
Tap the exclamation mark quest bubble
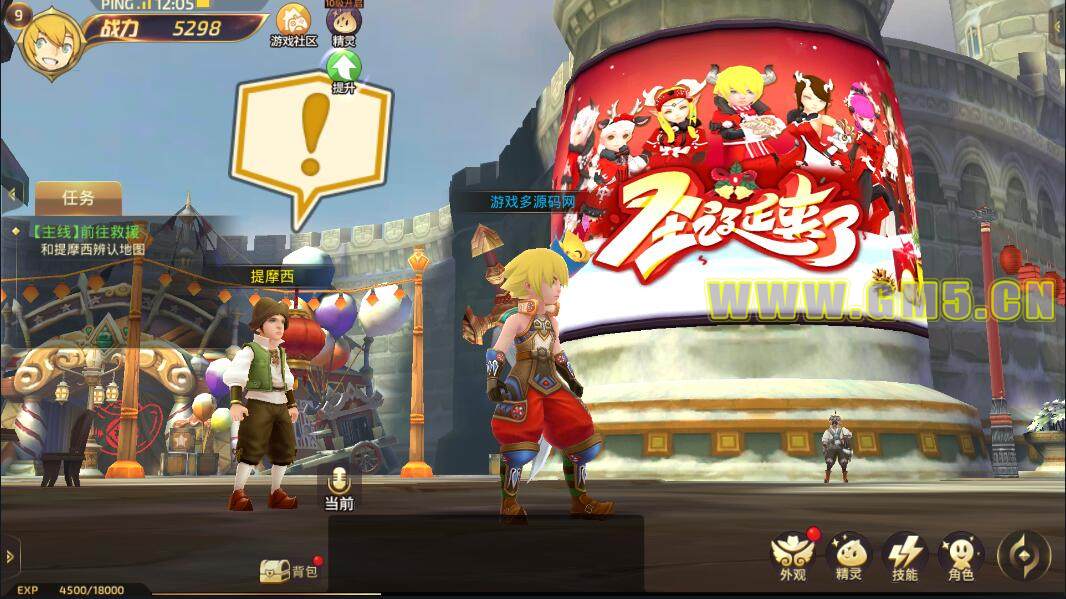tap(311, 142)
